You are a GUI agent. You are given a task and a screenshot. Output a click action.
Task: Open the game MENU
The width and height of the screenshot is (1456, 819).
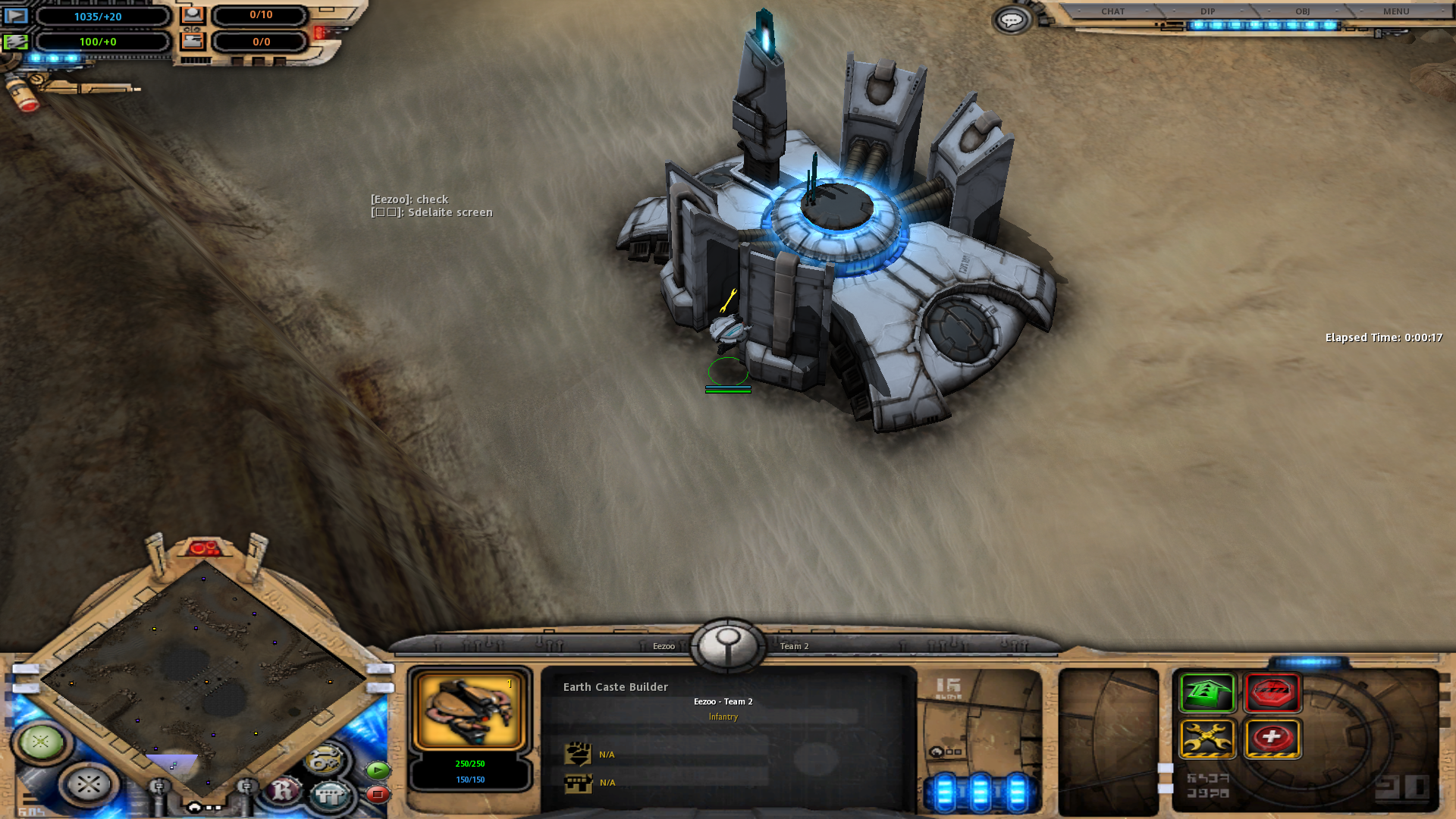1395,11
